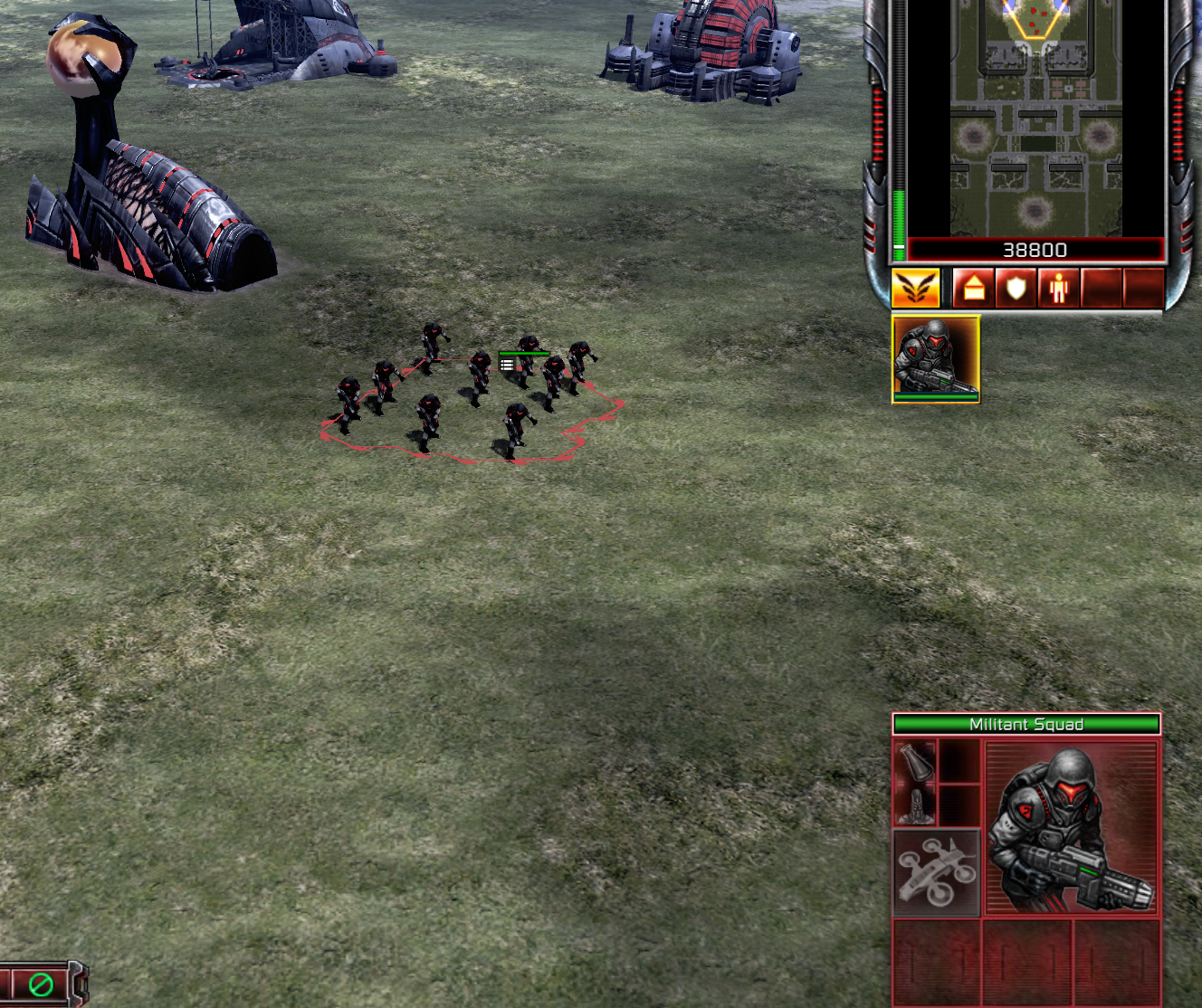Click the green circle-slash stop button
1202x1008 pixels.
pyautogui.click(x=41, y=984)
